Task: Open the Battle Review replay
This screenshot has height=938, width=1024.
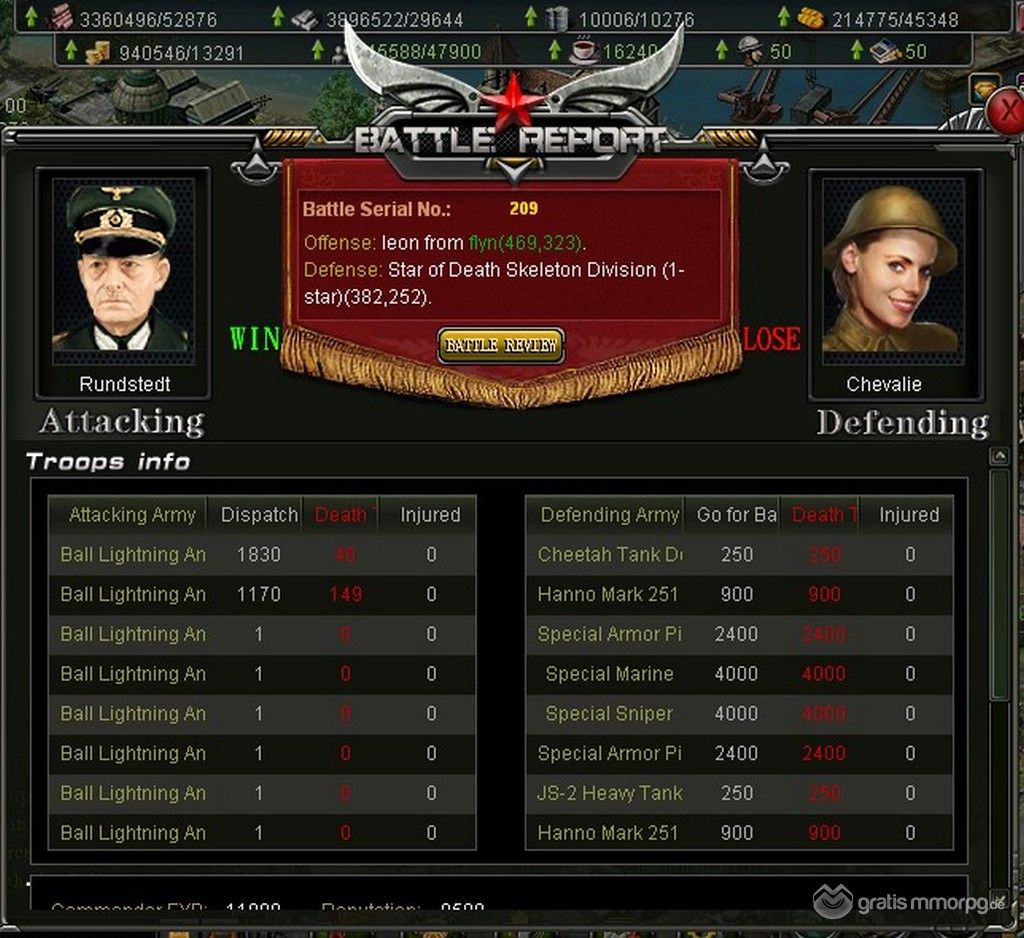Action: [501, 346]
